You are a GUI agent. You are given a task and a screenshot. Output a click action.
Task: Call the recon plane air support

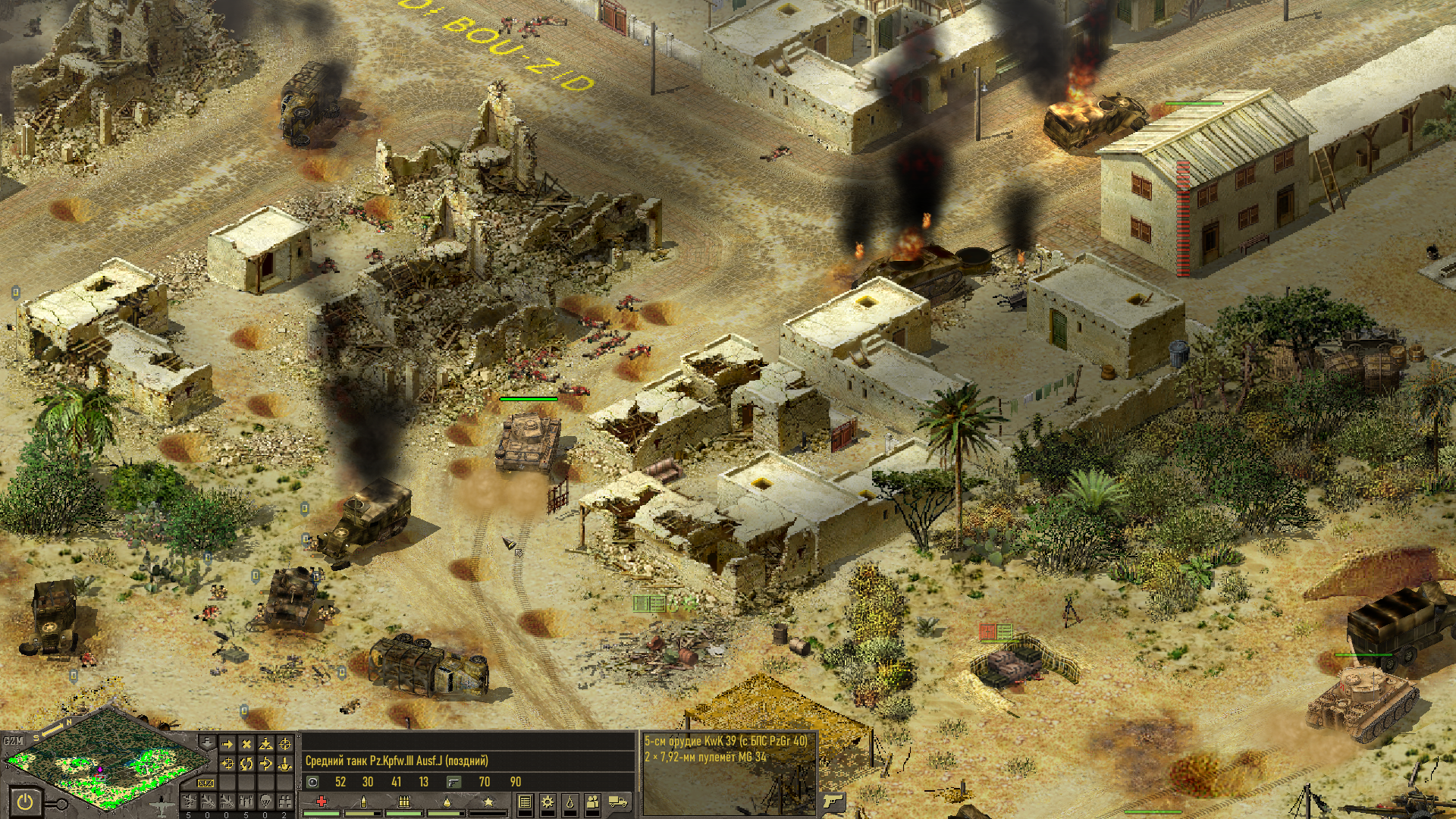tap(189, 802)
